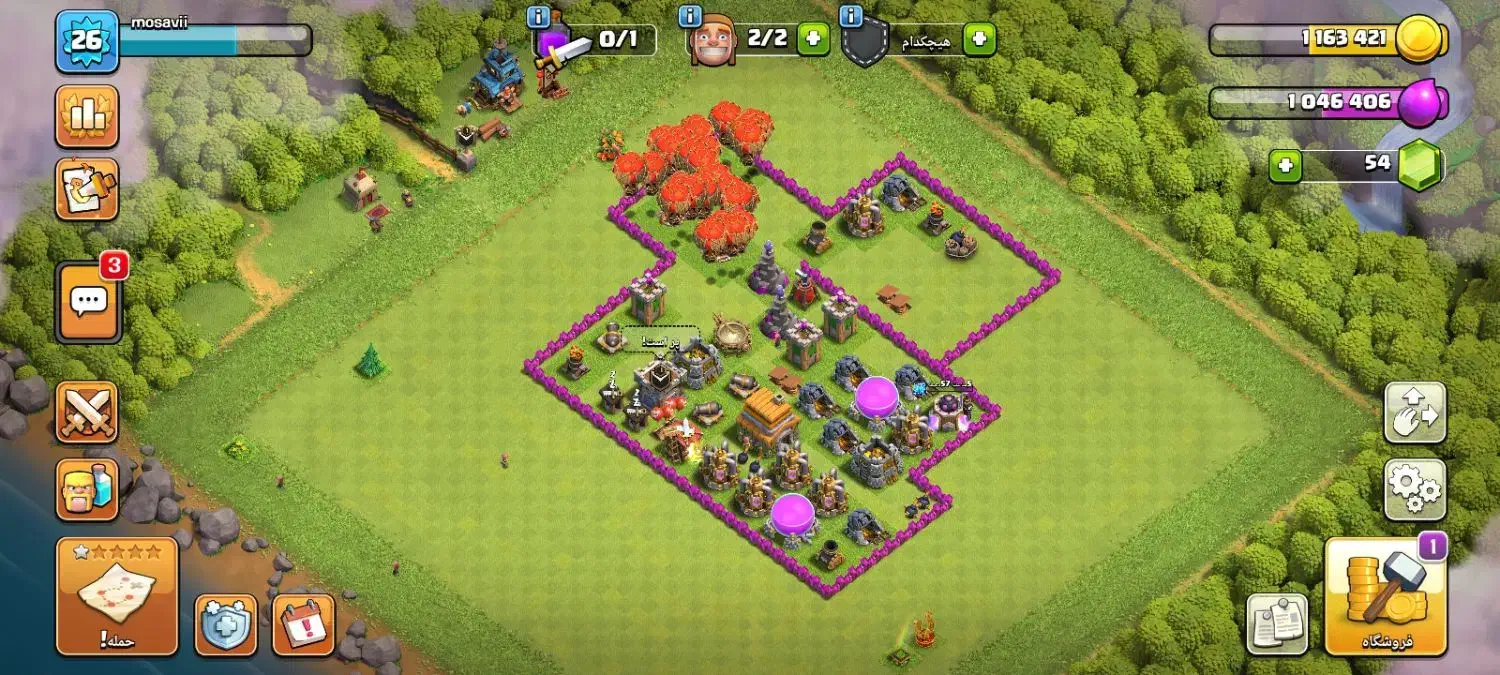Open the leaderboard rankings button
This screenshot has width=1500, height=675.
[87, 116]
